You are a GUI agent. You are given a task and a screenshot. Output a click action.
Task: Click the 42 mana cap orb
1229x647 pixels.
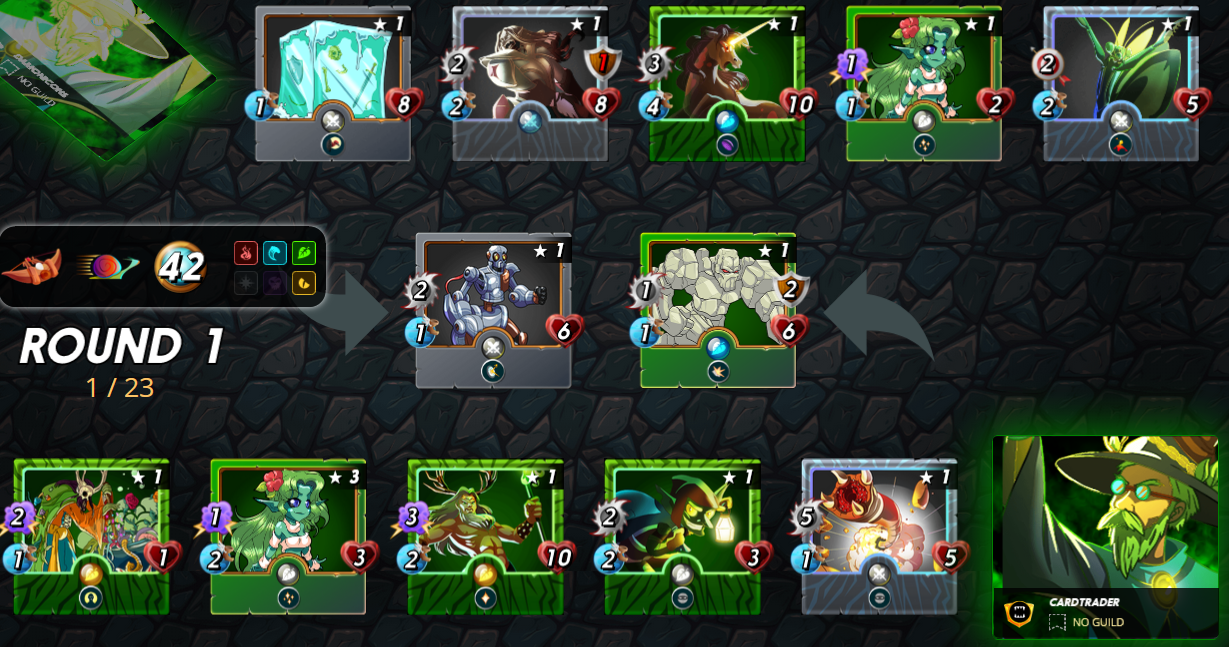pyautogui.click(x=180, y=267)
